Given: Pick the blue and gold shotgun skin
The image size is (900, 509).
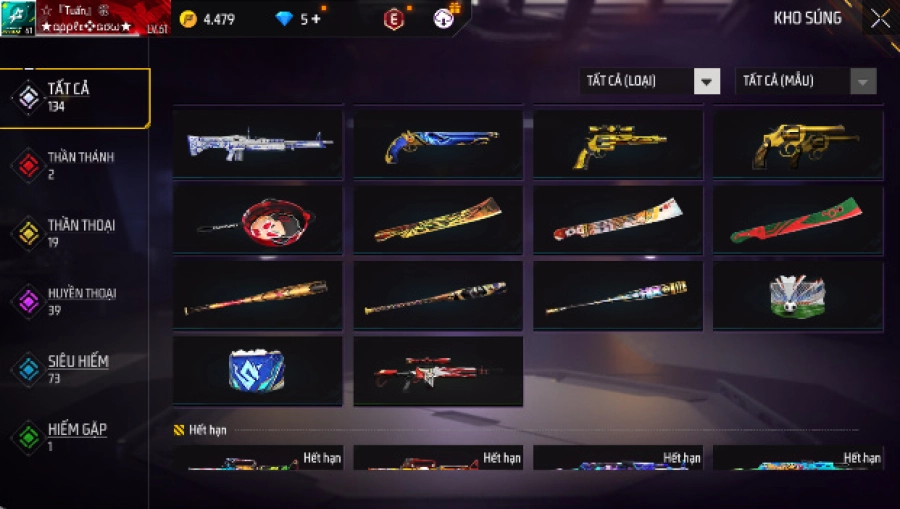Looking at the screenshot, I should click(x=438, y=144).
